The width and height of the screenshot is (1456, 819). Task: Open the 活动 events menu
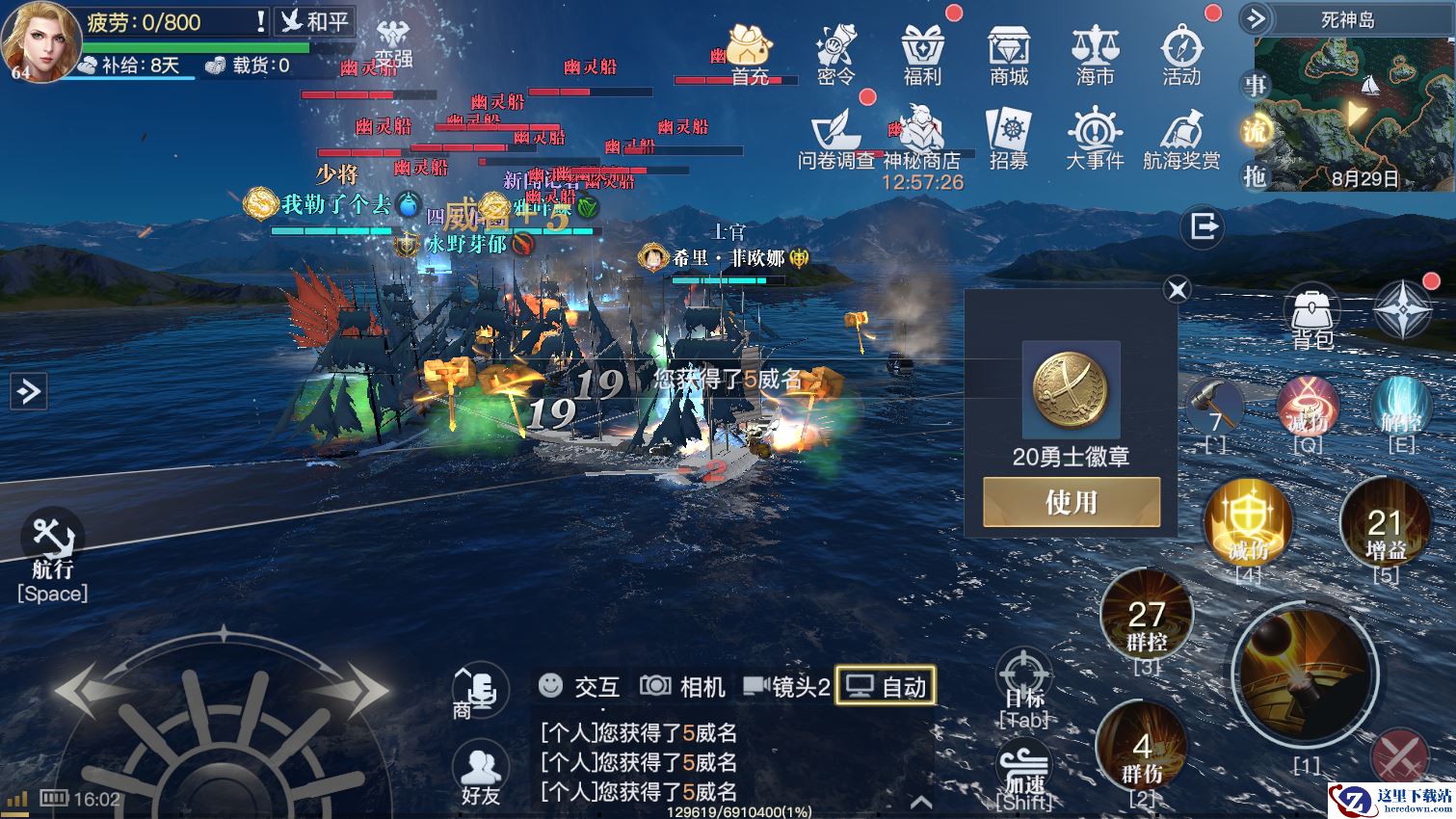click(x=1181, y=54)
